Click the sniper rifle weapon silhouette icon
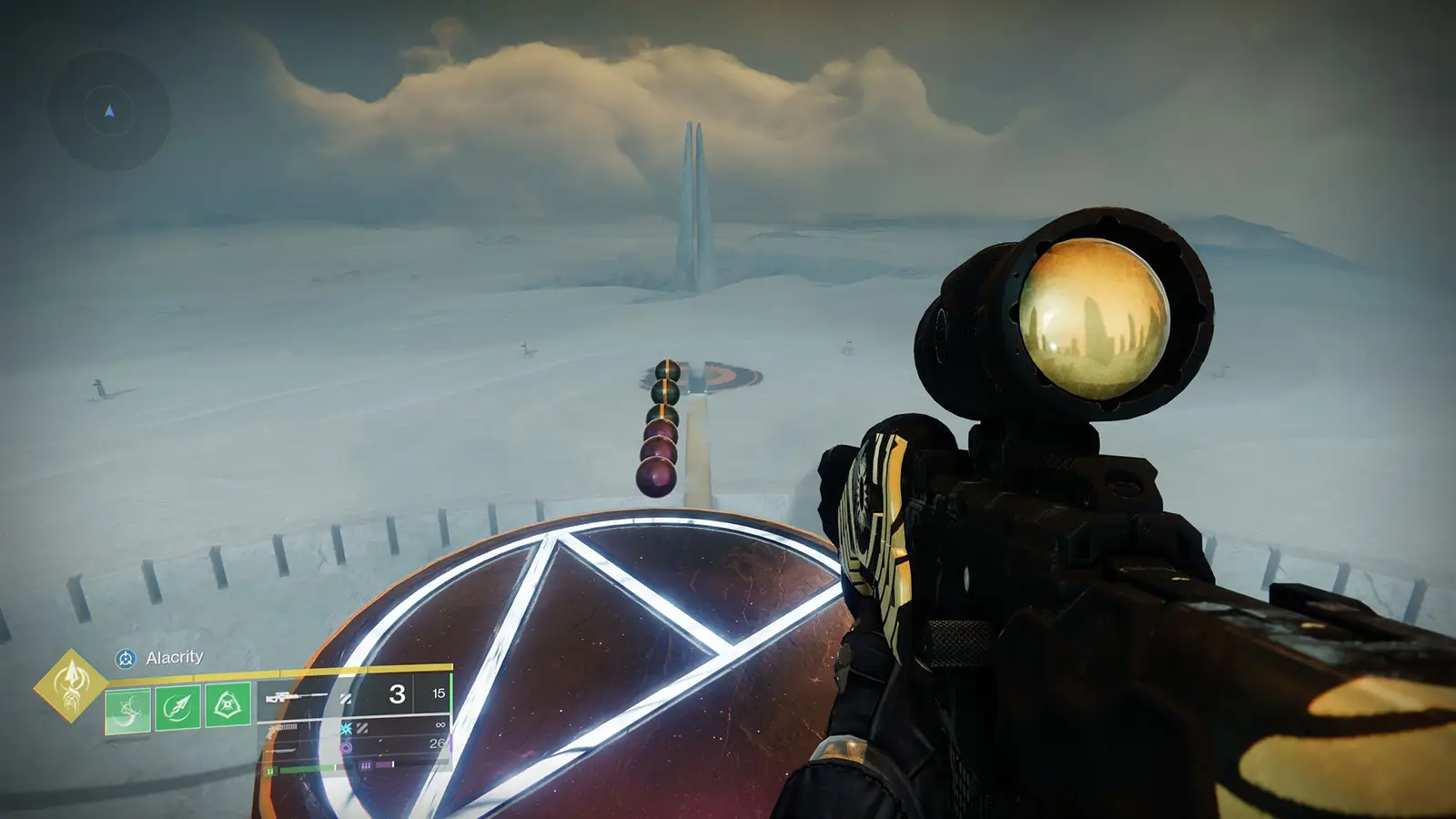 pyautogui.click(x=288, y=697)
